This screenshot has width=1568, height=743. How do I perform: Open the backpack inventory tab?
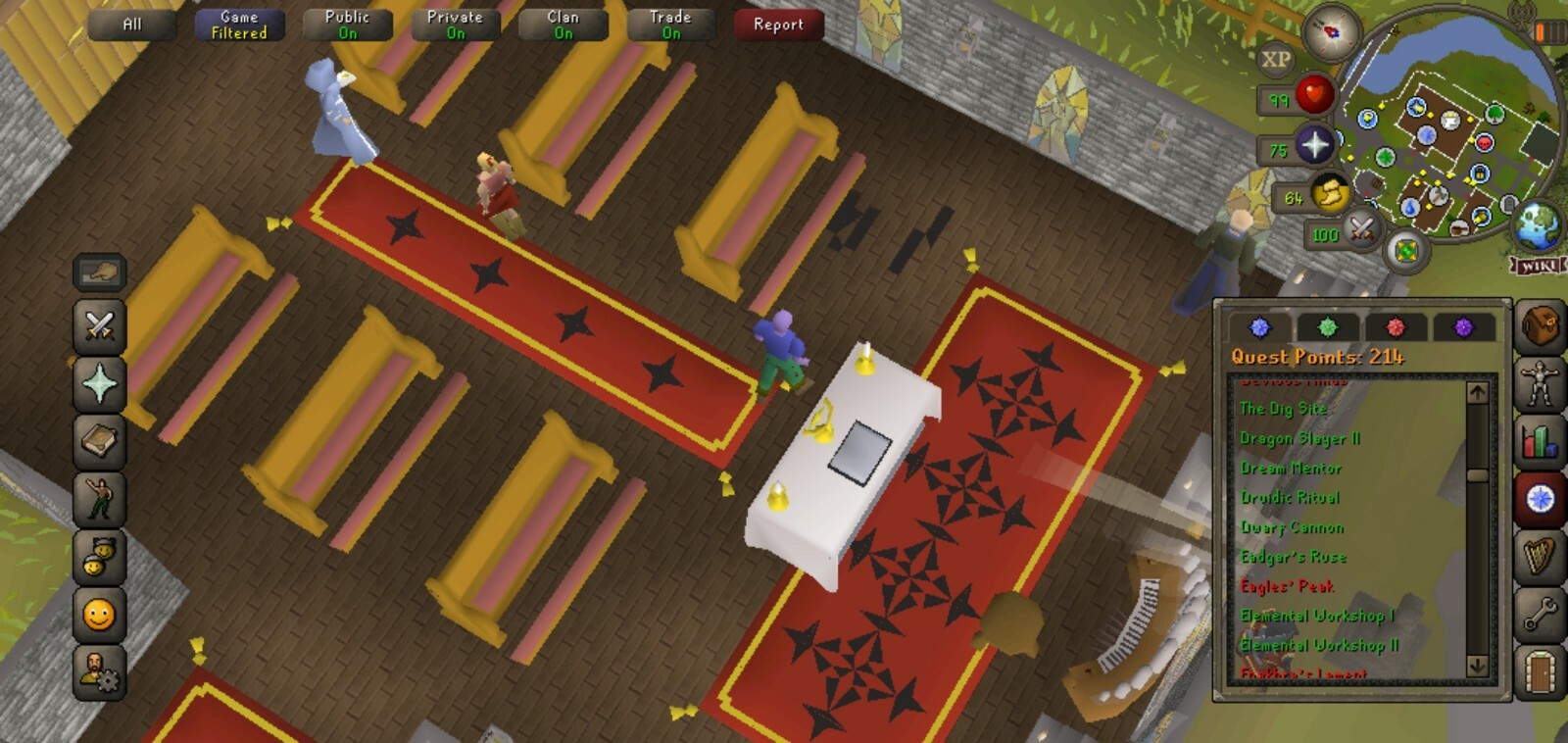(1540, 325)
